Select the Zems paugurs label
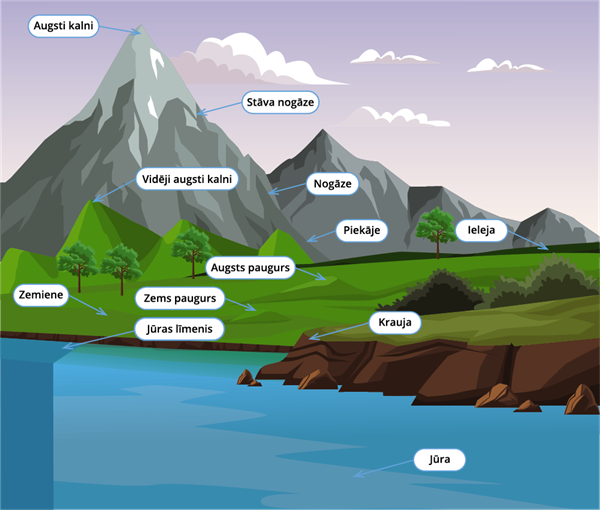Viewport: 600px width, 510px height. coord(176,299)
